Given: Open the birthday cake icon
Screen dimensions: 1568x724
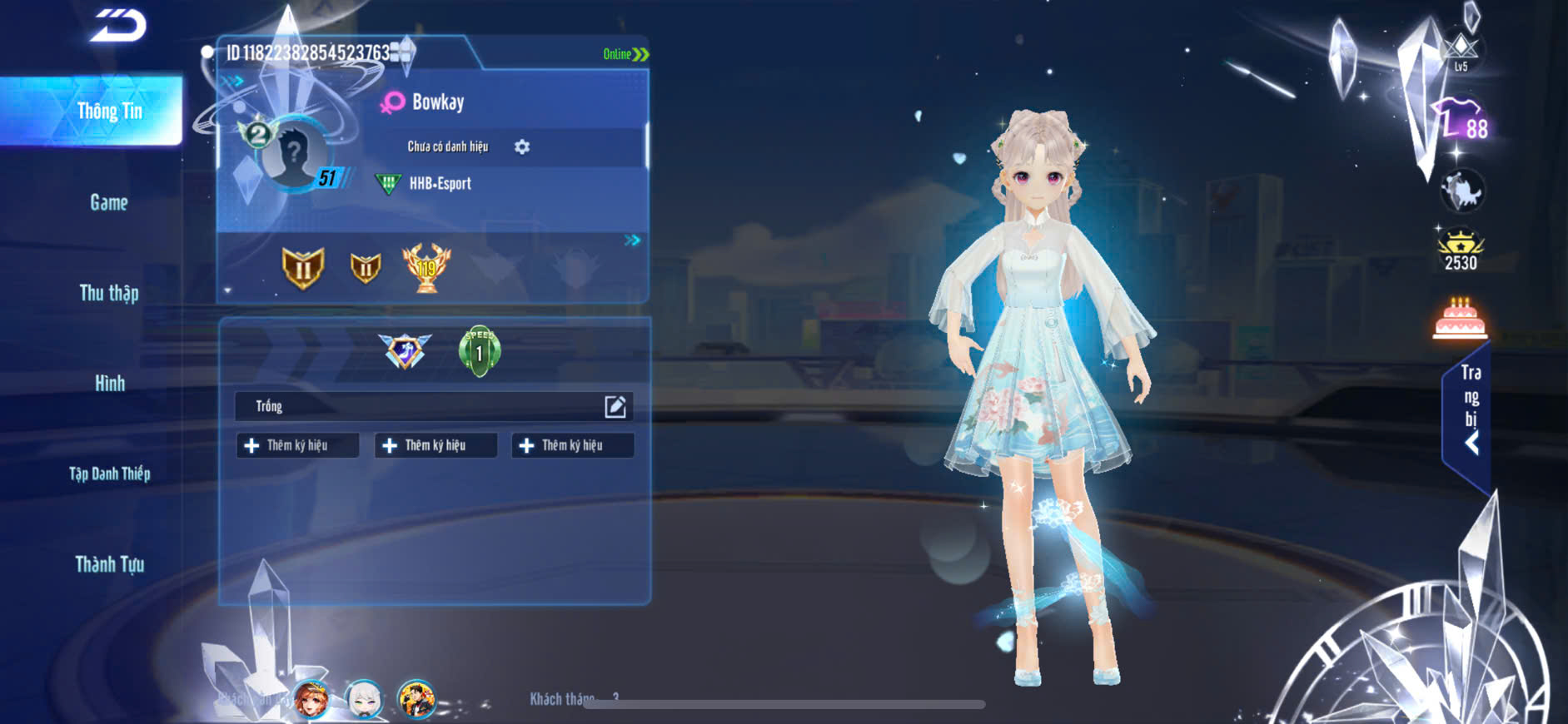Looking at the screenshot, I should point(1460,319).
